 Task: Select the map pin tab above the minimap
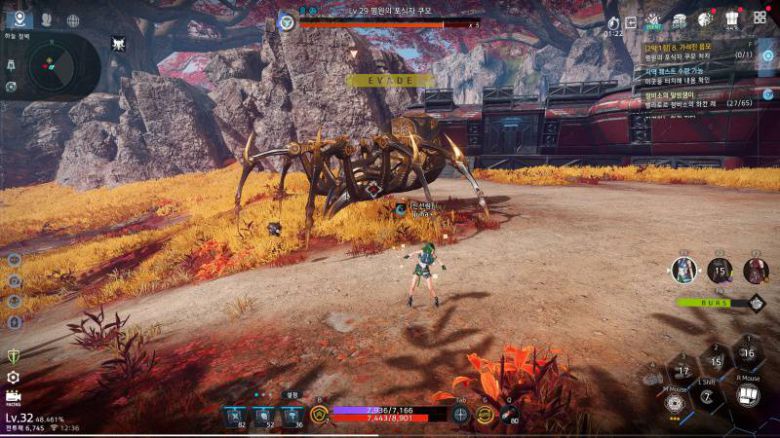click(18, 19)
